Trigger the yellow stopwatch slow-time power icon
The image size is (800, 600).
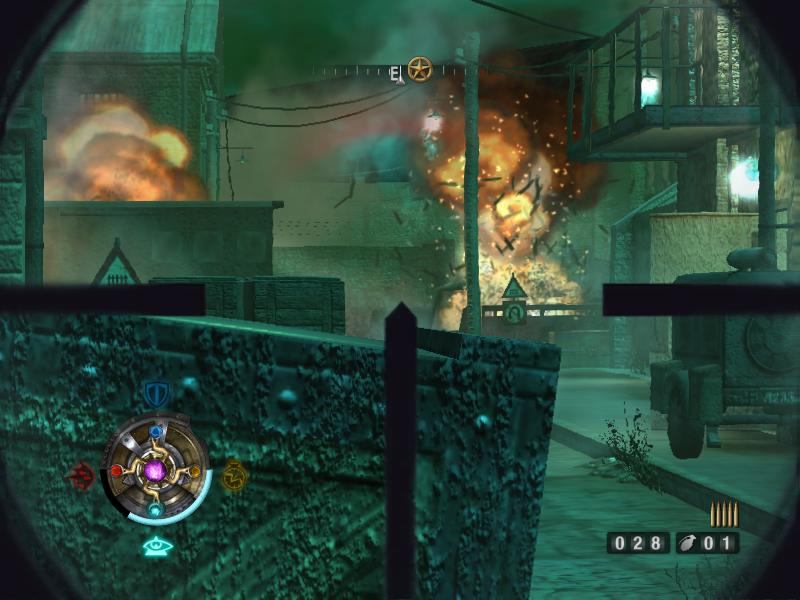click(234, 476)
